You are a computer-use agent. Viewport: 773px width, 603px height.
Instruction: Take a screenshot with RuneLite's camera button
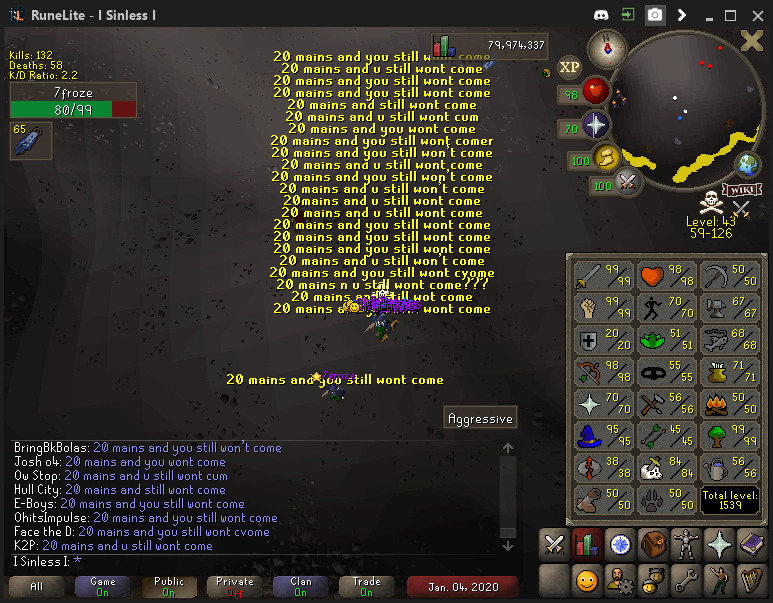(654, 15)
